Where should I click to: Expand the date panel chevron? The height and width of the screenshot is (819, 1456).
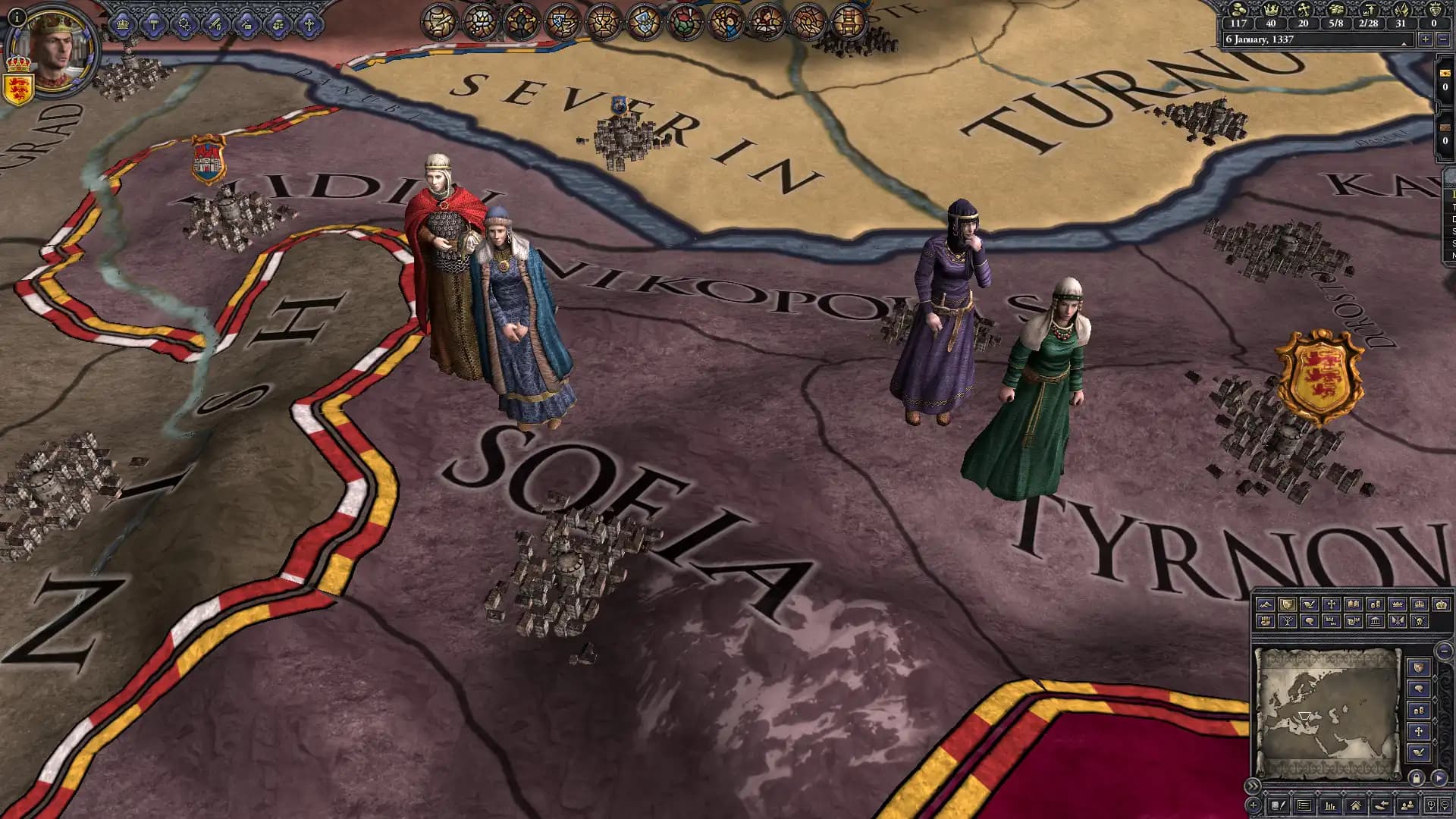tap(1405, 44)
